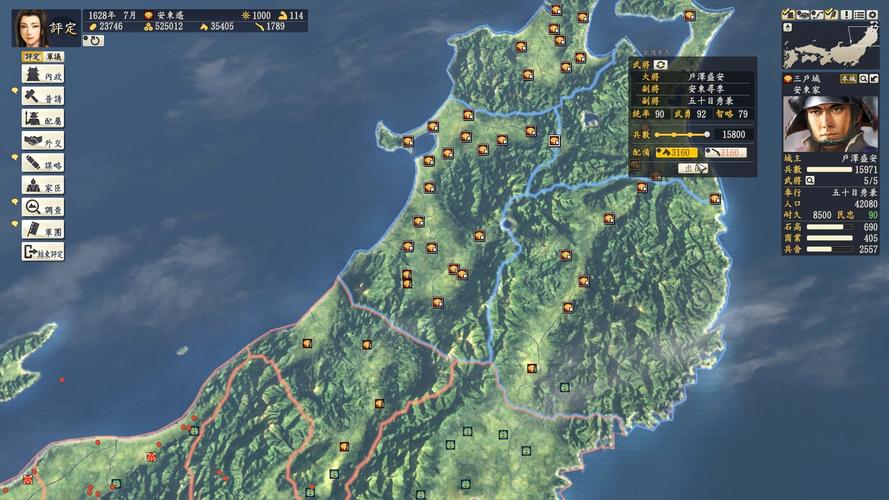This screenshot has width=889, height=500.
Task: Select the horse equipment option showing 3160
Action: (677, 153)
